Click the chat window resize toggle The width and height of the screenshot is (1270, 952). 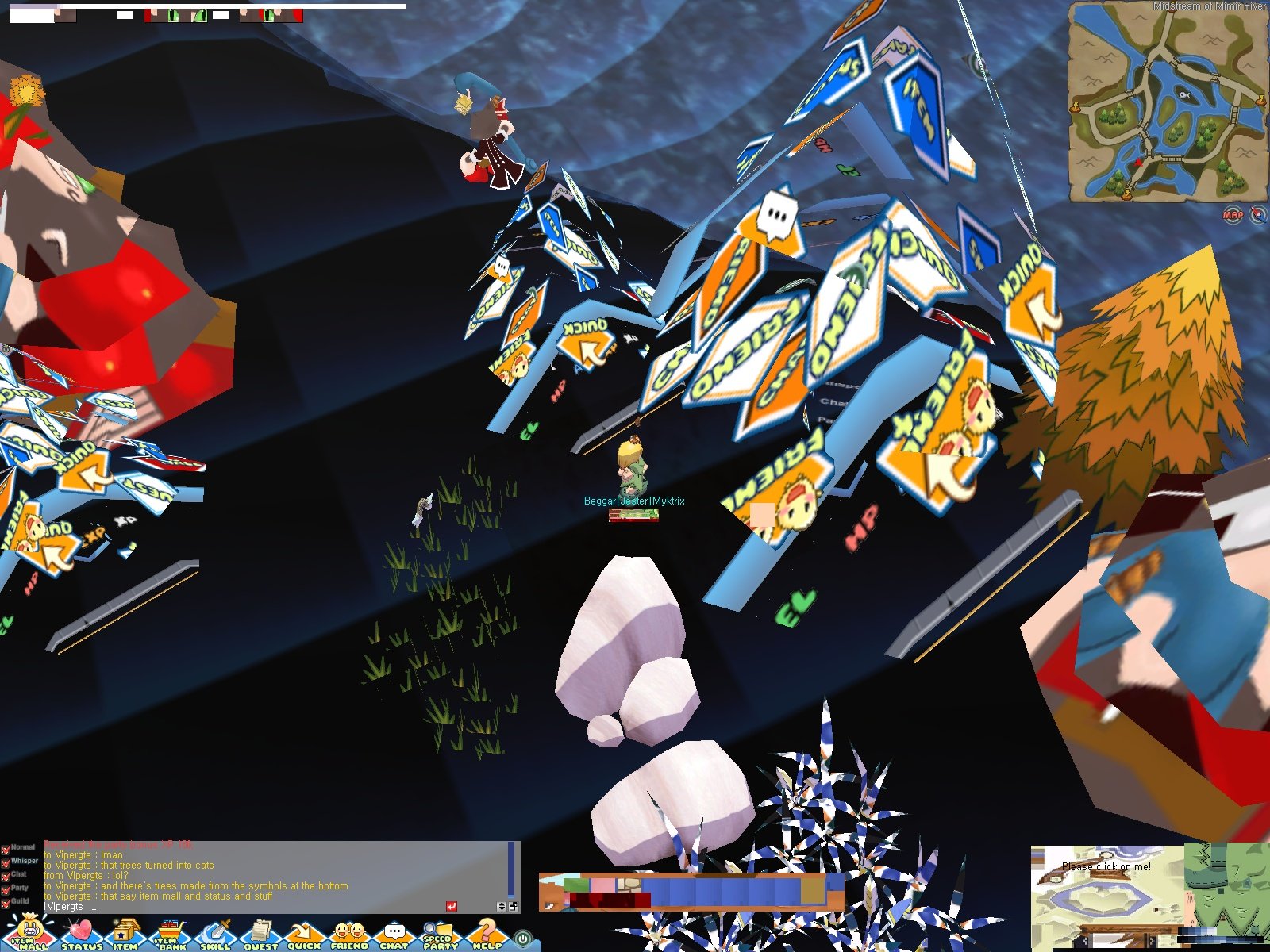coord(514,905)
